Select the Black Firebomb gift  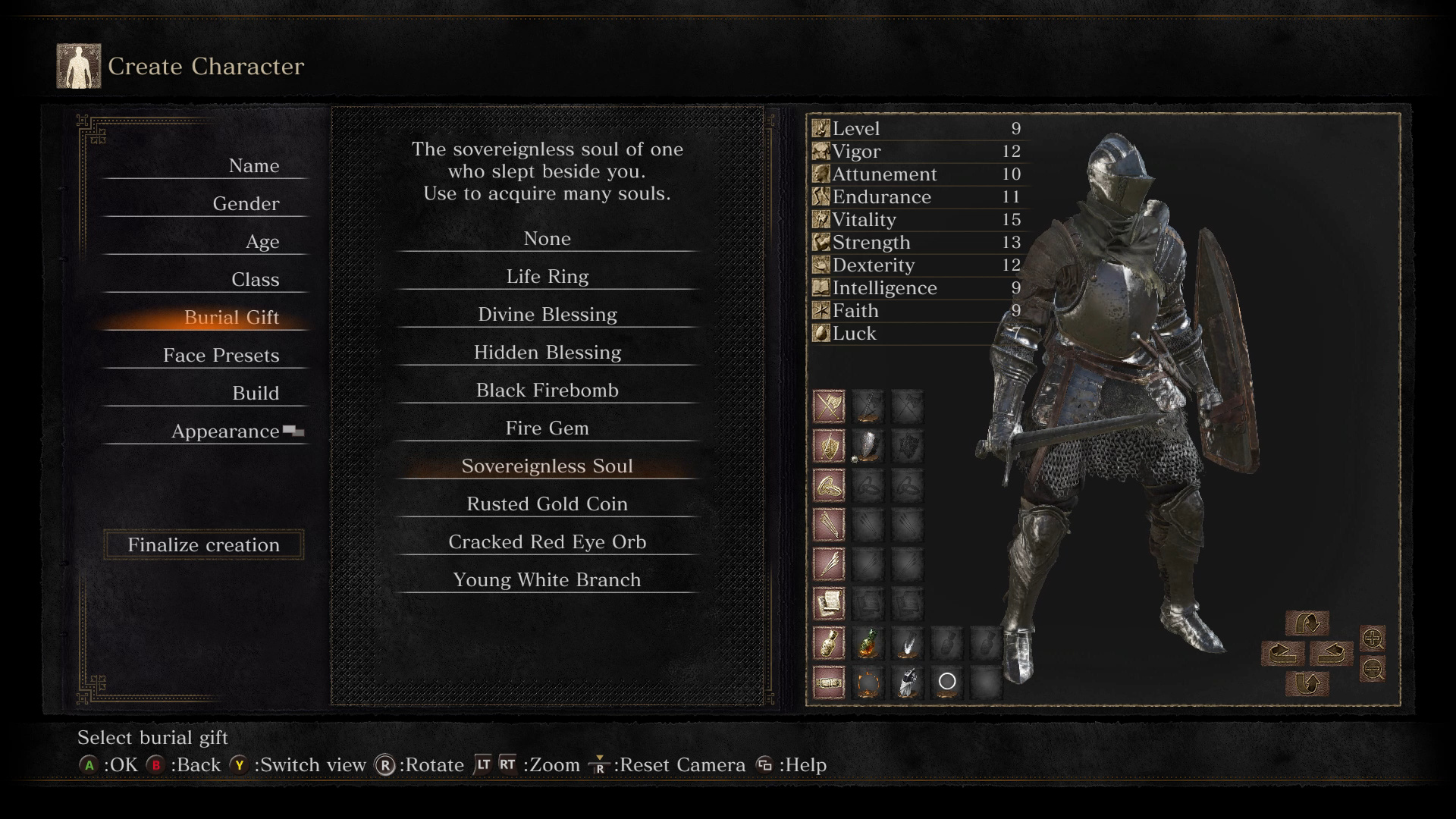click(x=547, y=391)
